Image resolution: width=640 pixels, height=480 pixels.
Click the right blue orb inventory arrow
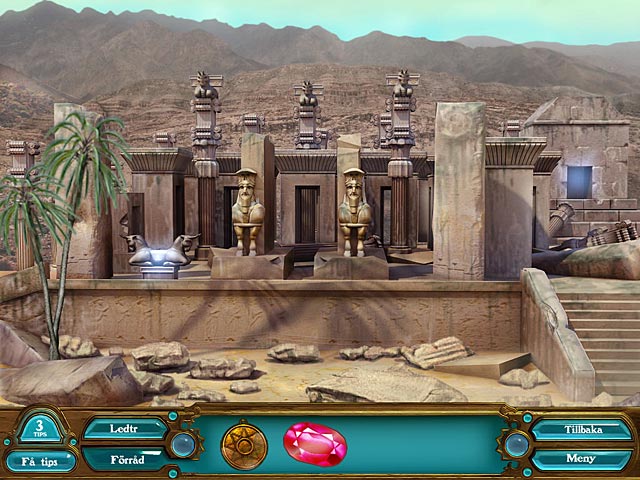pos(516,444)
